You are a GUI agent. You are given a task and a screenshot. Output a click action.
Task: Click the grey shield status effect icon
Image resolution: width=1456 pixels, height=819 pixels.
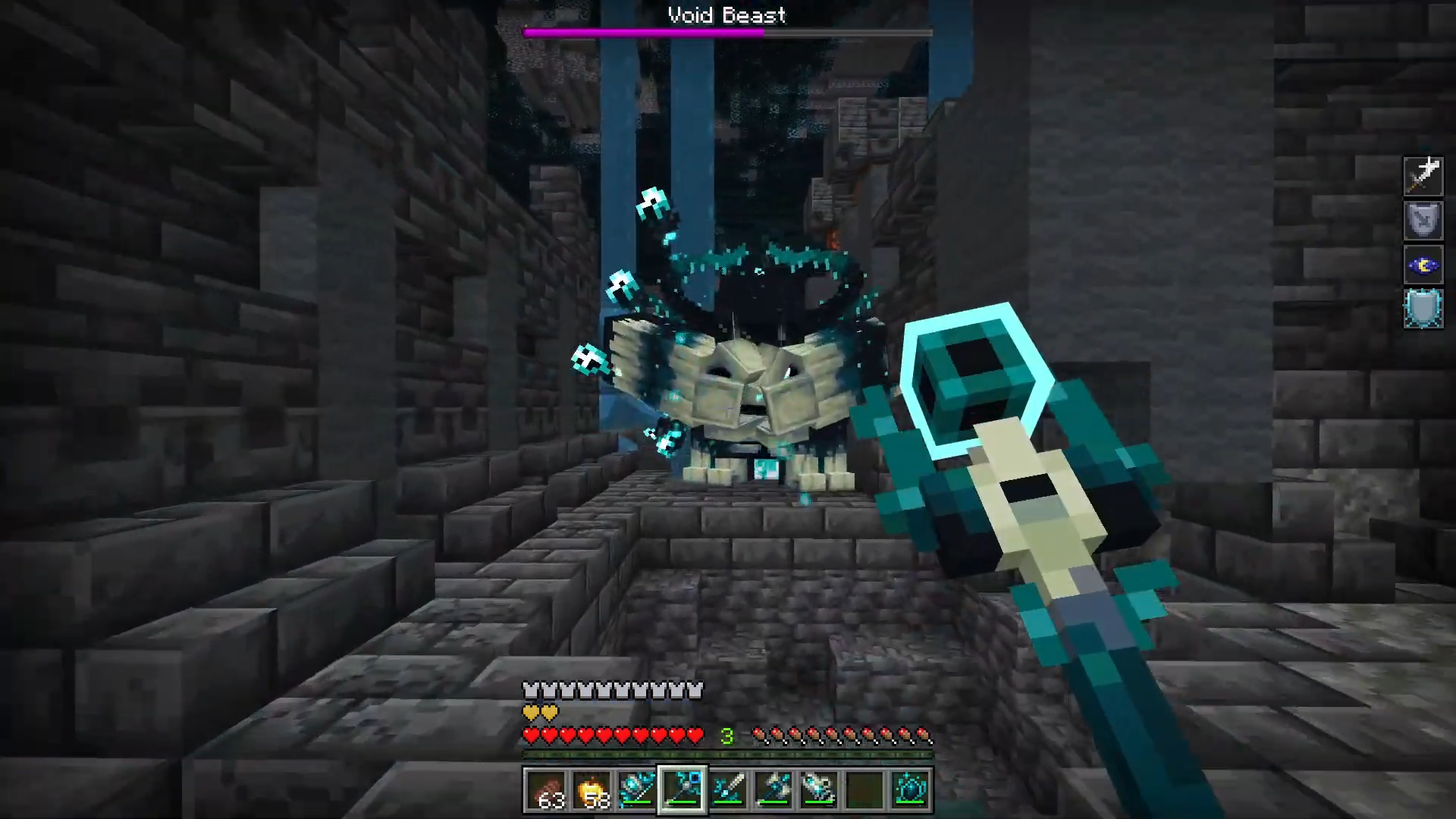pyautogui.click(x=1423, y=220)
